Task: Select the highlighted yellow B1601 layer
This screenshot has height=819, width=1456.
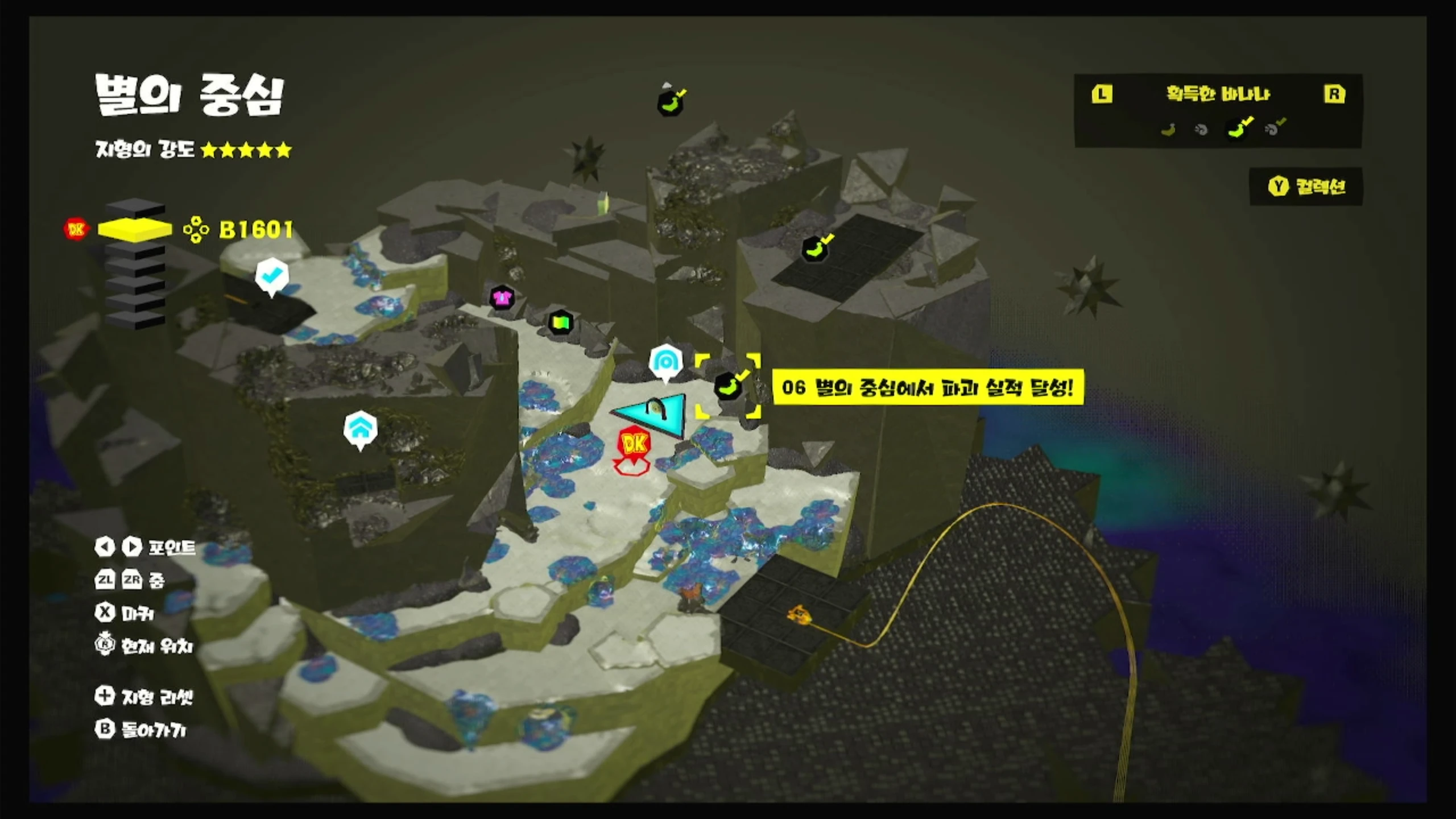Action: pyautogui.click(x=135, y=229)
